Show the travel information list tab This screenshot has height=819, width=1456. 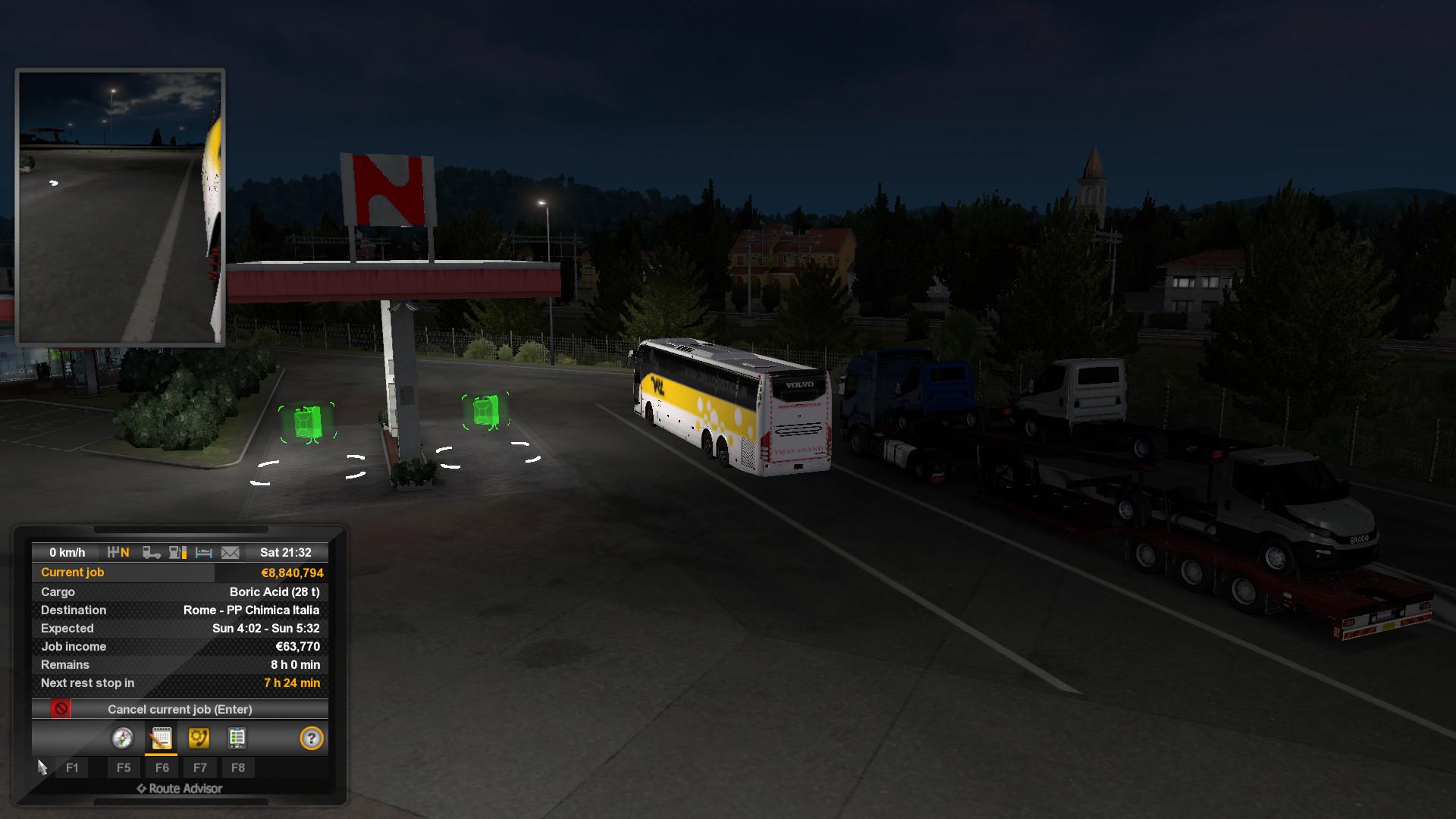pyautogui.click(x=237, y=738)
